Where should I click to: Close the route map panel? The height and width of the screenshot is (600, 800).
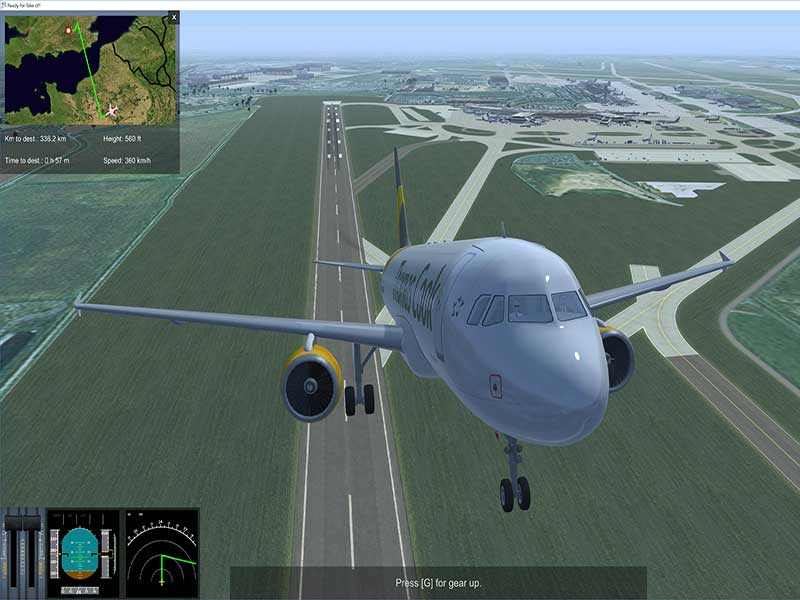pyautogui.click(x=174, y=17)
